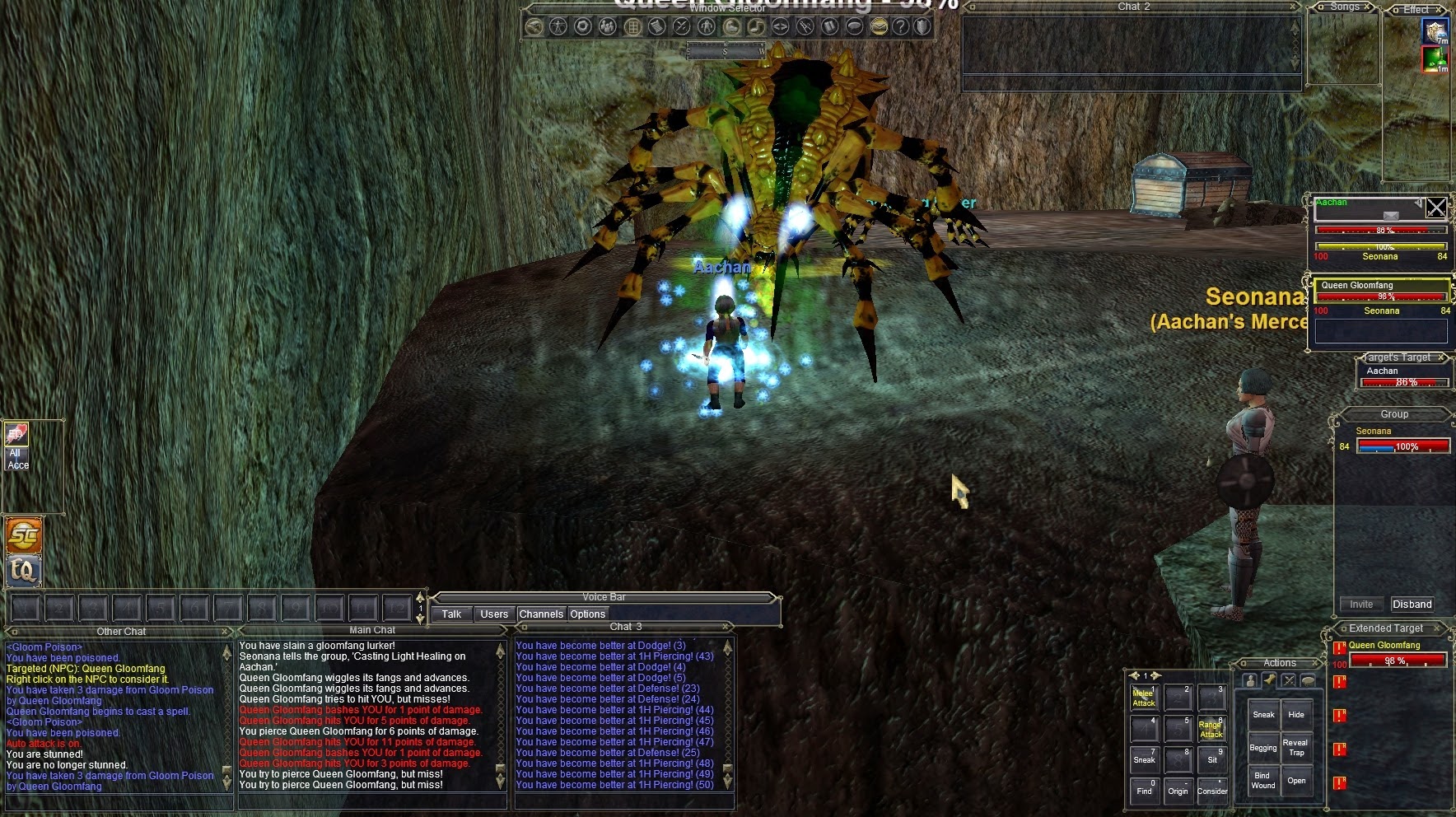Show the voice bar Users list

click(x=494, y=614)
